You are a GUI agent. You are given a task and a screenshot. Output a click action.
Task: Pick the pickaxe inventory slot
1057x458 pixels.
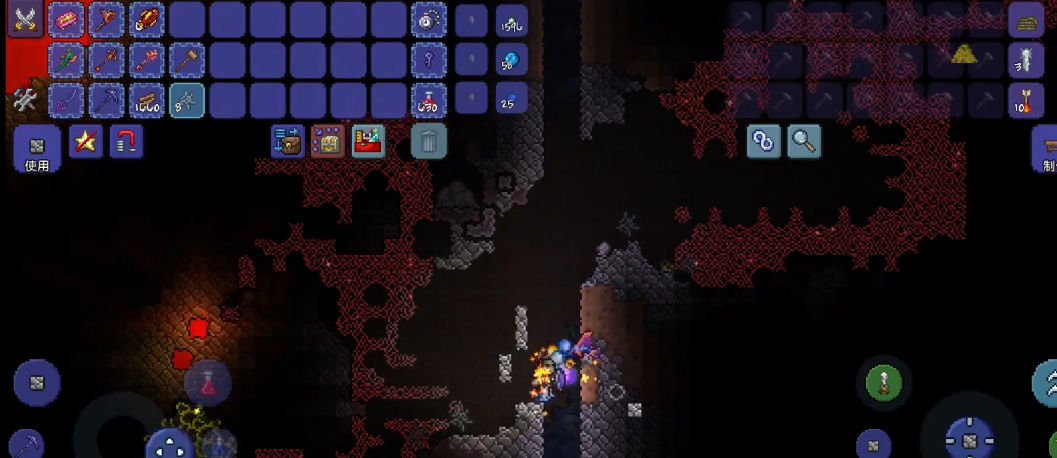point(106,101)
